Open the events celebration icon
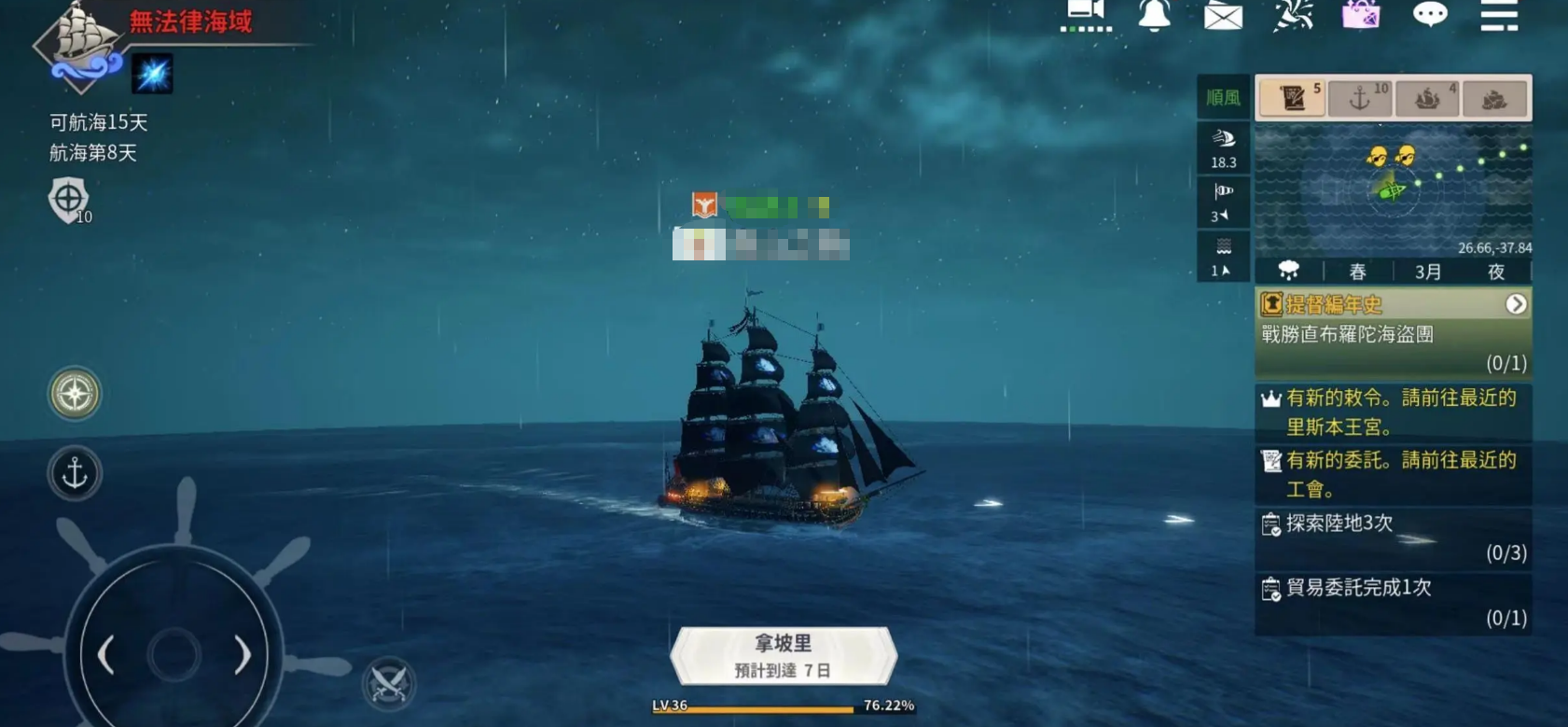Screen dimensions: 1568x727 [1292, 17]
